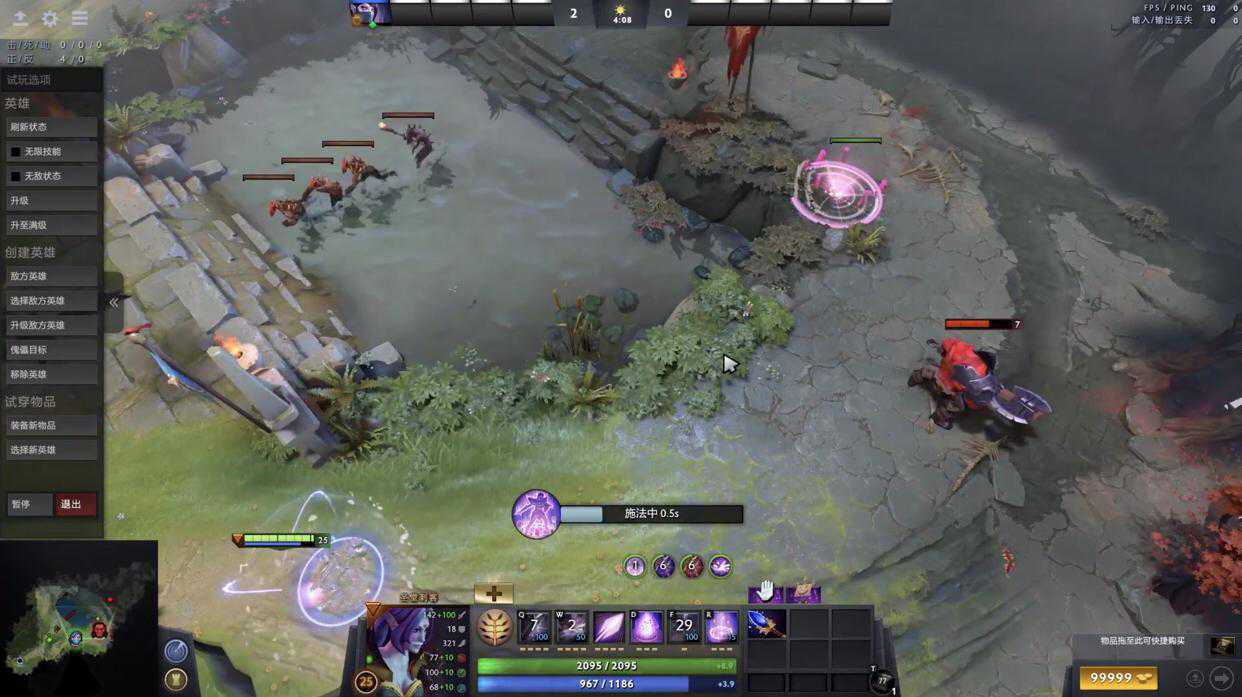Open the hamburger menu icon
Image resolution: width=1242 pixels, height=697 pixels.
80,18
